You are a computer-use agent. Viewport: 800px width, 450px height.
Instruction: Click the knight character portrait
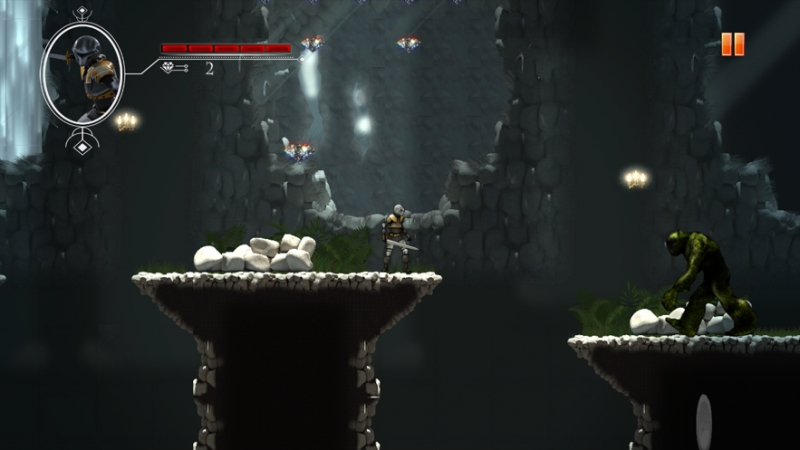(83, 75)
